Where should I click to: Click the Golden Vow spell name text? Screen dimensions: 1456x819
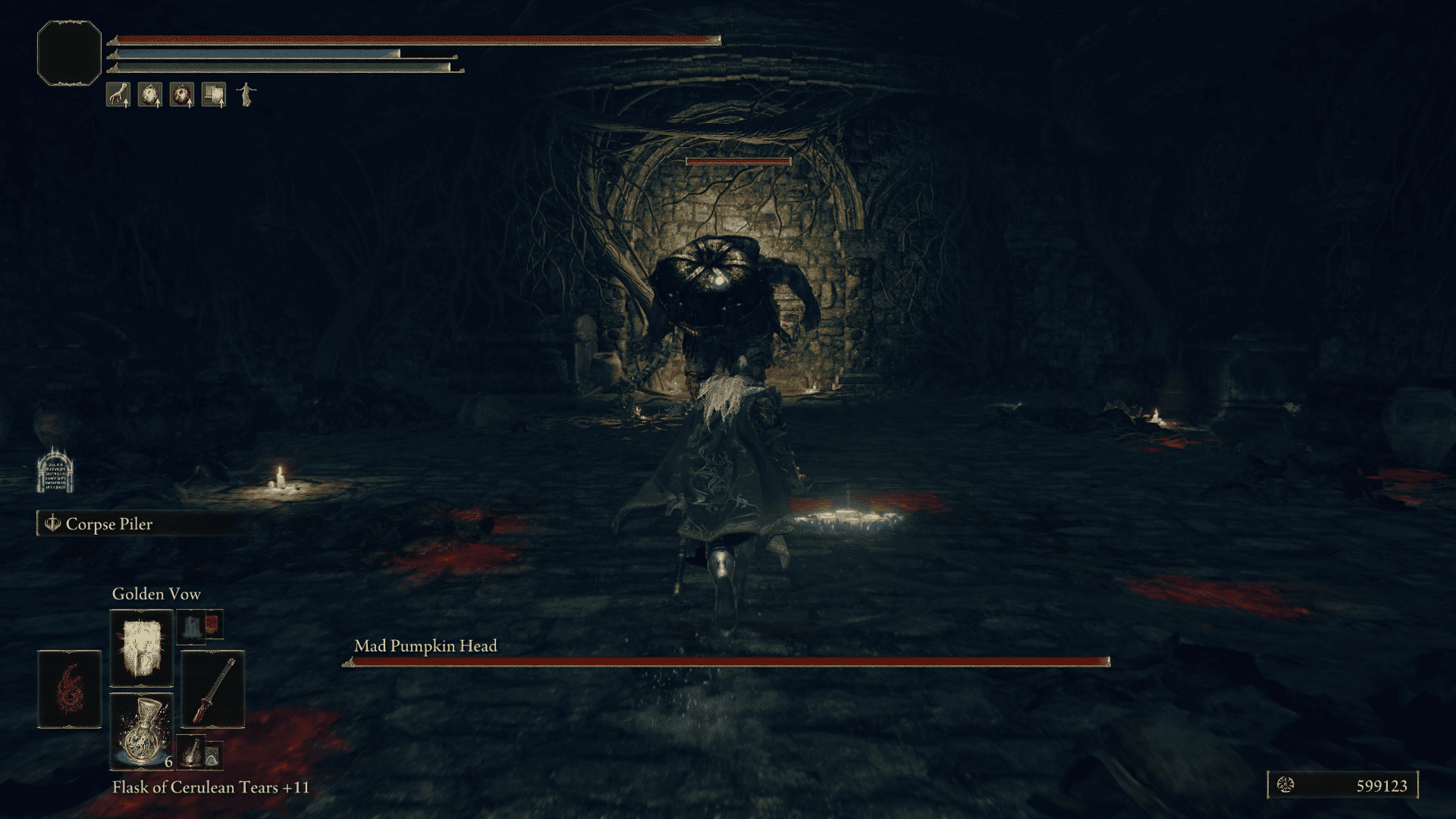[155, 594]
